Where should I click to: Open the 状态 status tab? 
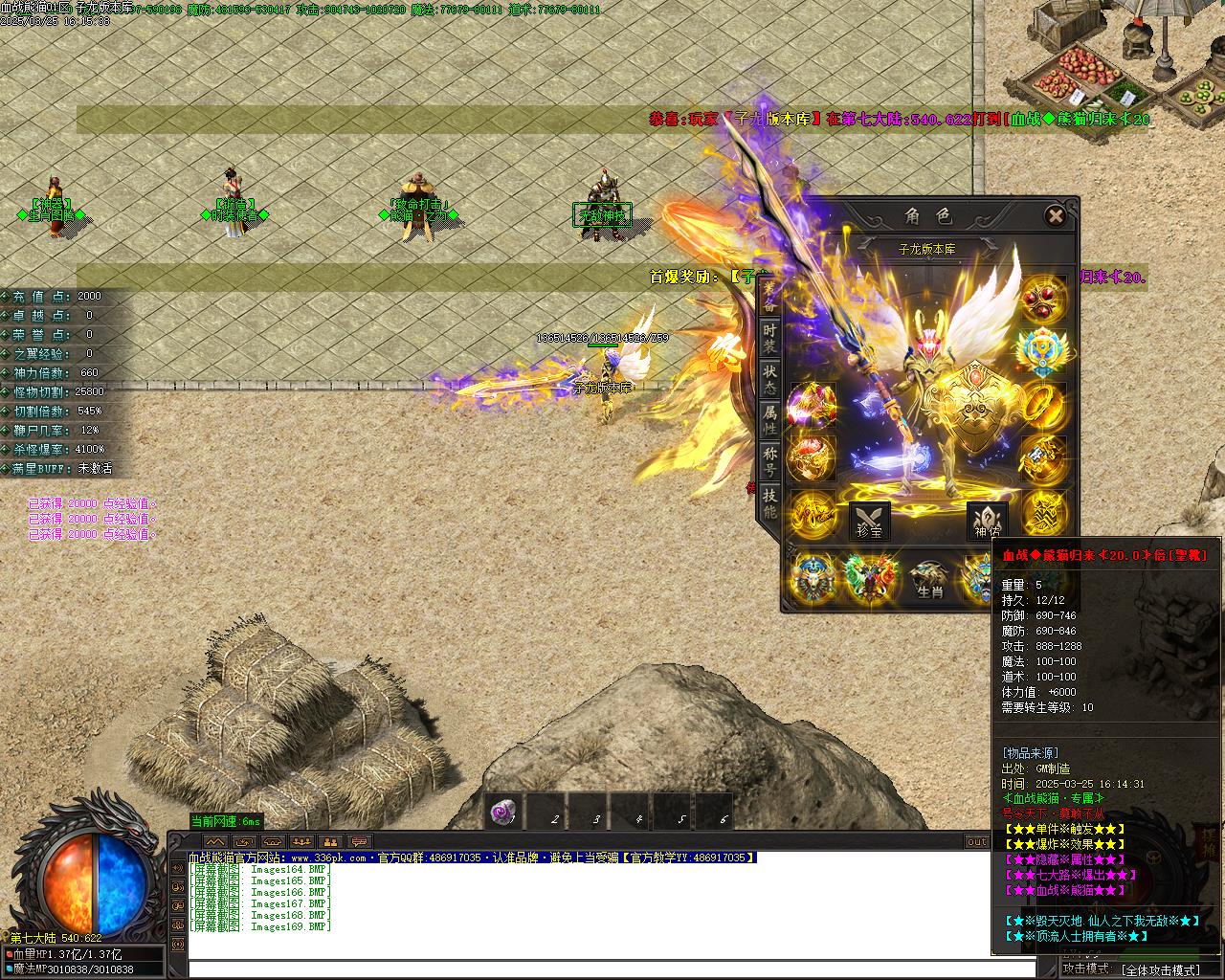click(769, 380)
